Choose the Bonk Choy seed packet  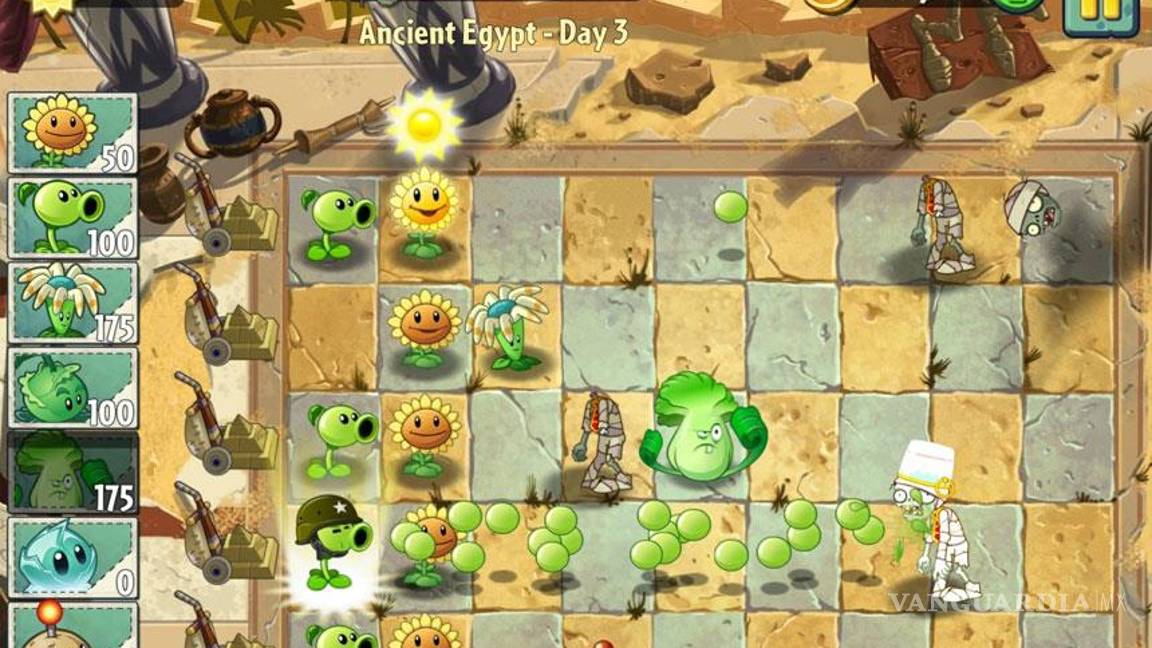coord(72,472)
